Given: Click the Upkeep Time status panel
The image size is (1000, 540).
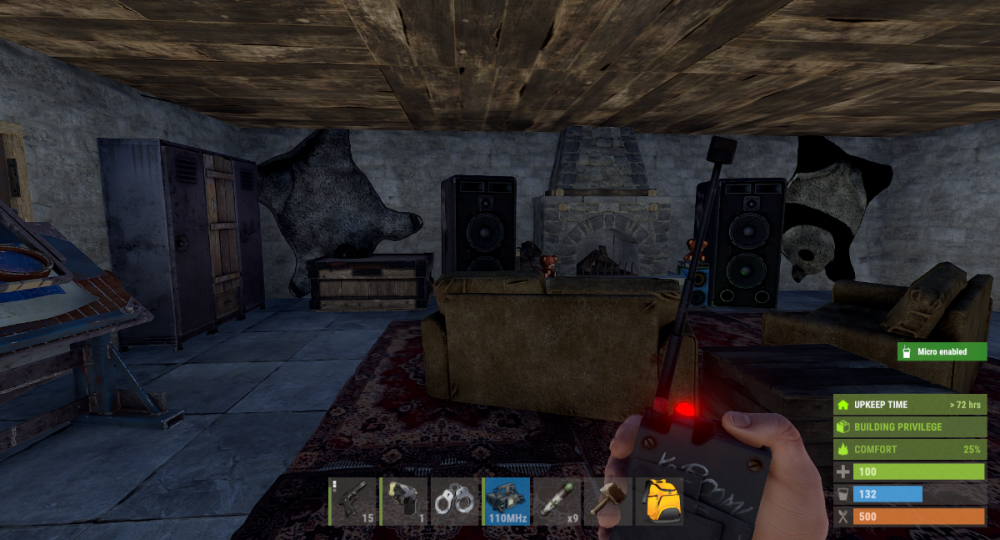Looking at the screenshot, I should [910, 405].
